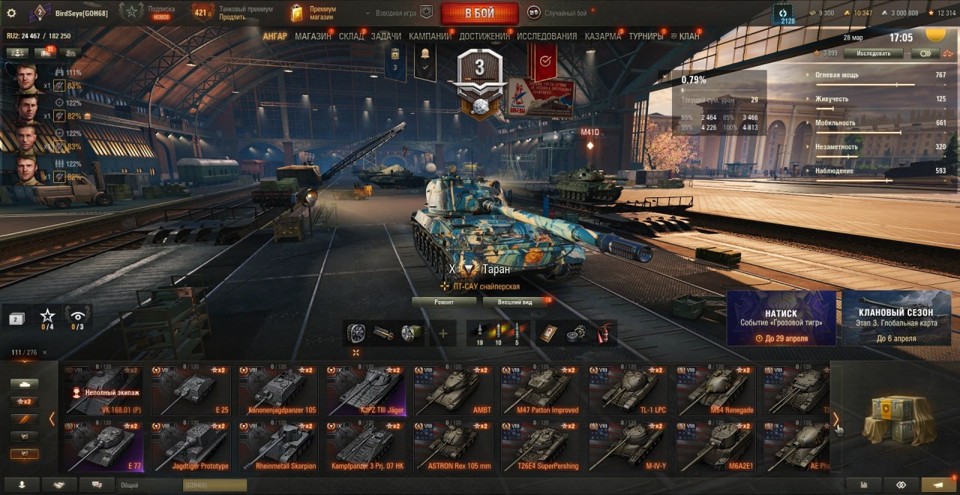This screenshot has height=495, width=960.
Task: Open the Задачи tab
Action: 386,36
